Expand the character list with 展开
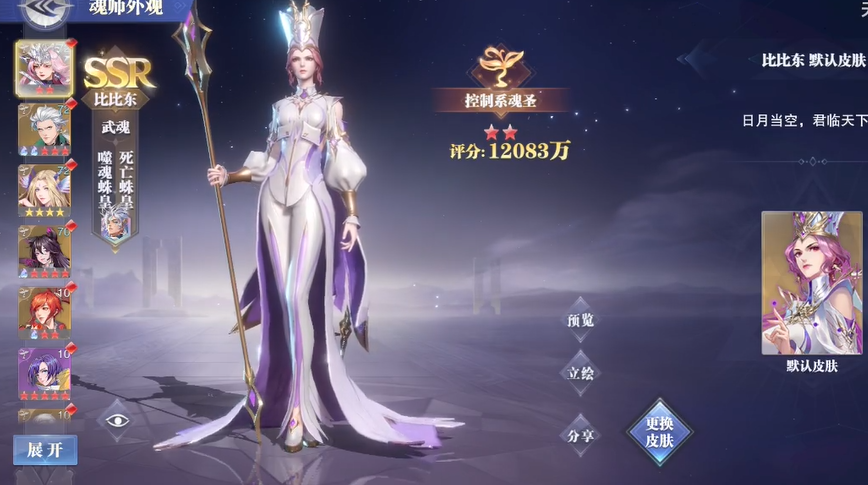868x485 pixels. 45,449
